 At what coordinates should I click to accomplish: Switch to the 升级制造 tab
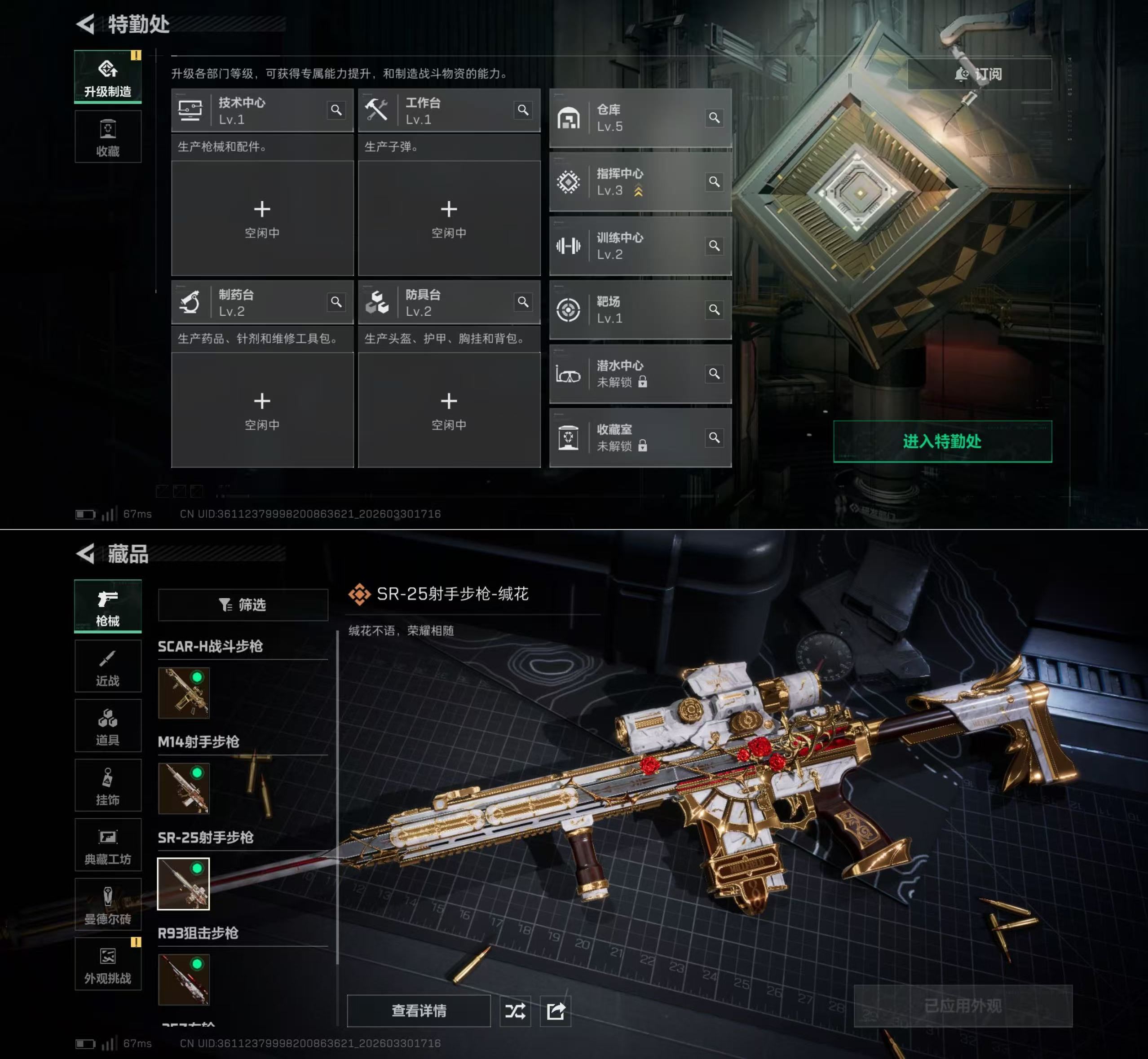click(108, 77)
